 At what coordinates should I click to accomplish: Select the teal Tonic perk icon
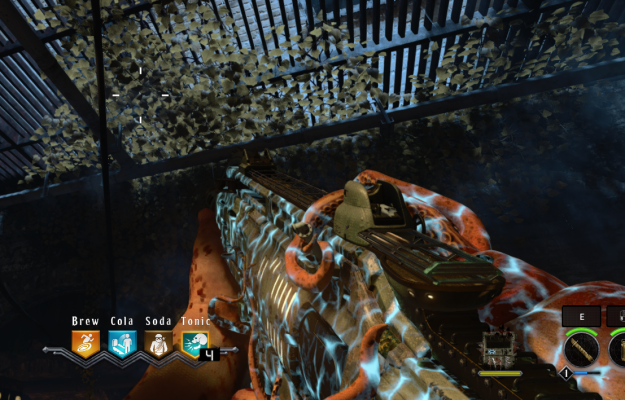(194, 345)
